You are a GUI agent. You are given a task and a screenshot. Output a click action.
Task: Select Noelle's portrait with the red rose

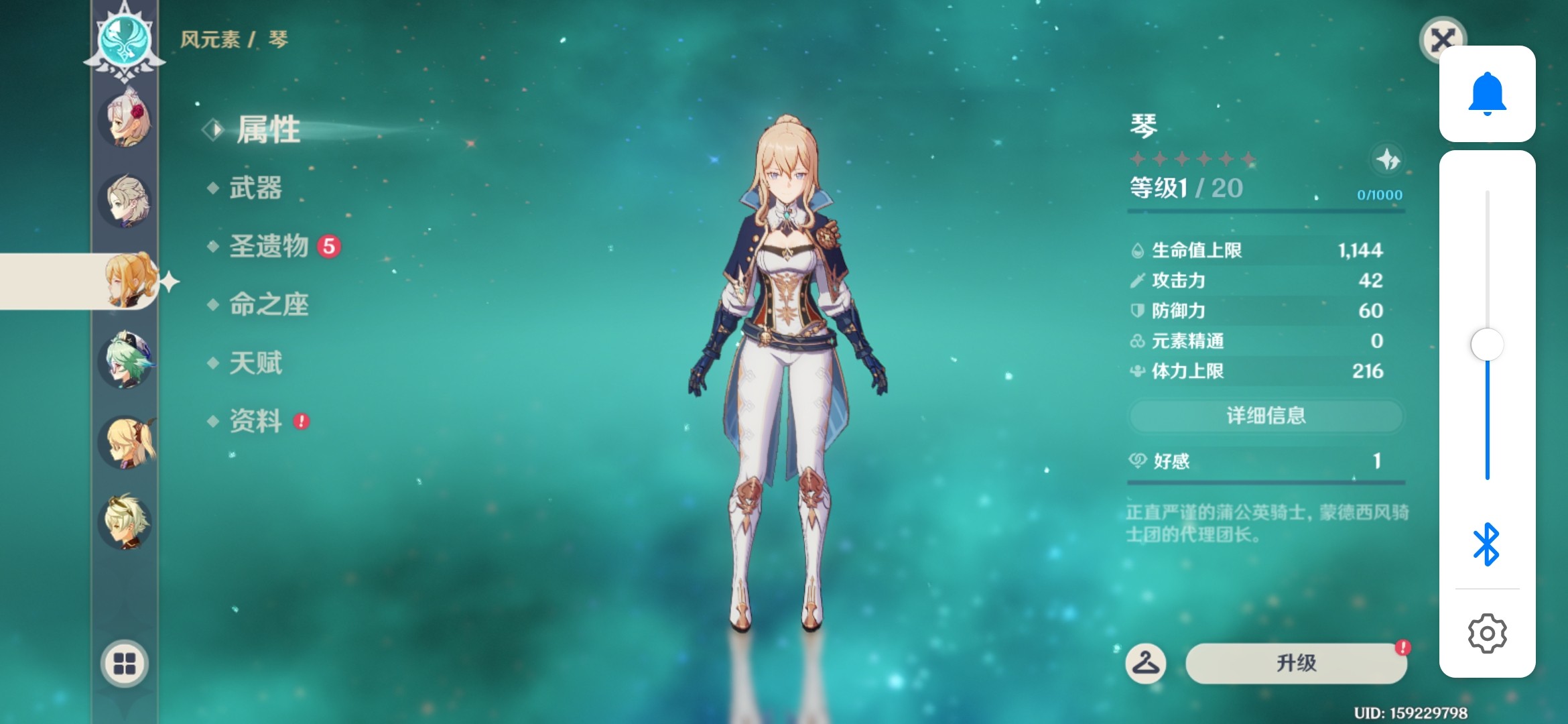tap(125, 121)
